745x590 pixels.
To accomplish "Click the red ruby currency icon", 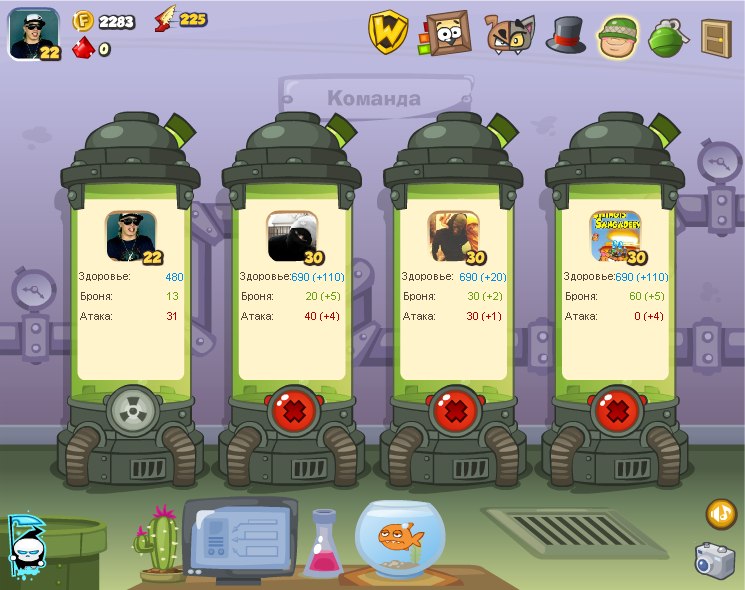I will (x=82, y=47).
